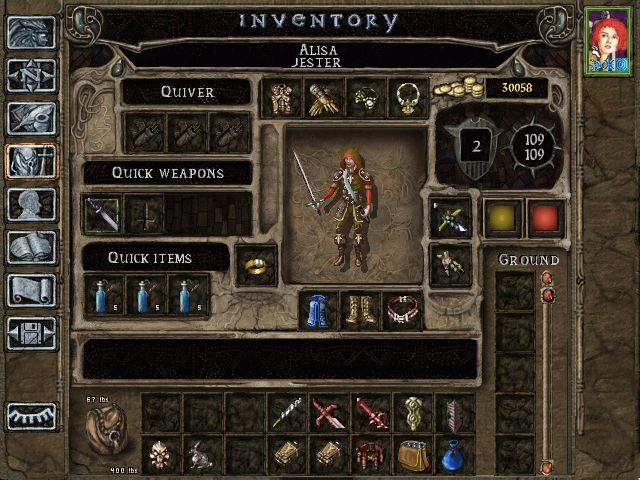This screenshot has width=640, height=480.
Task: Open the area map compass button
Action: click(x=31, y=75)
